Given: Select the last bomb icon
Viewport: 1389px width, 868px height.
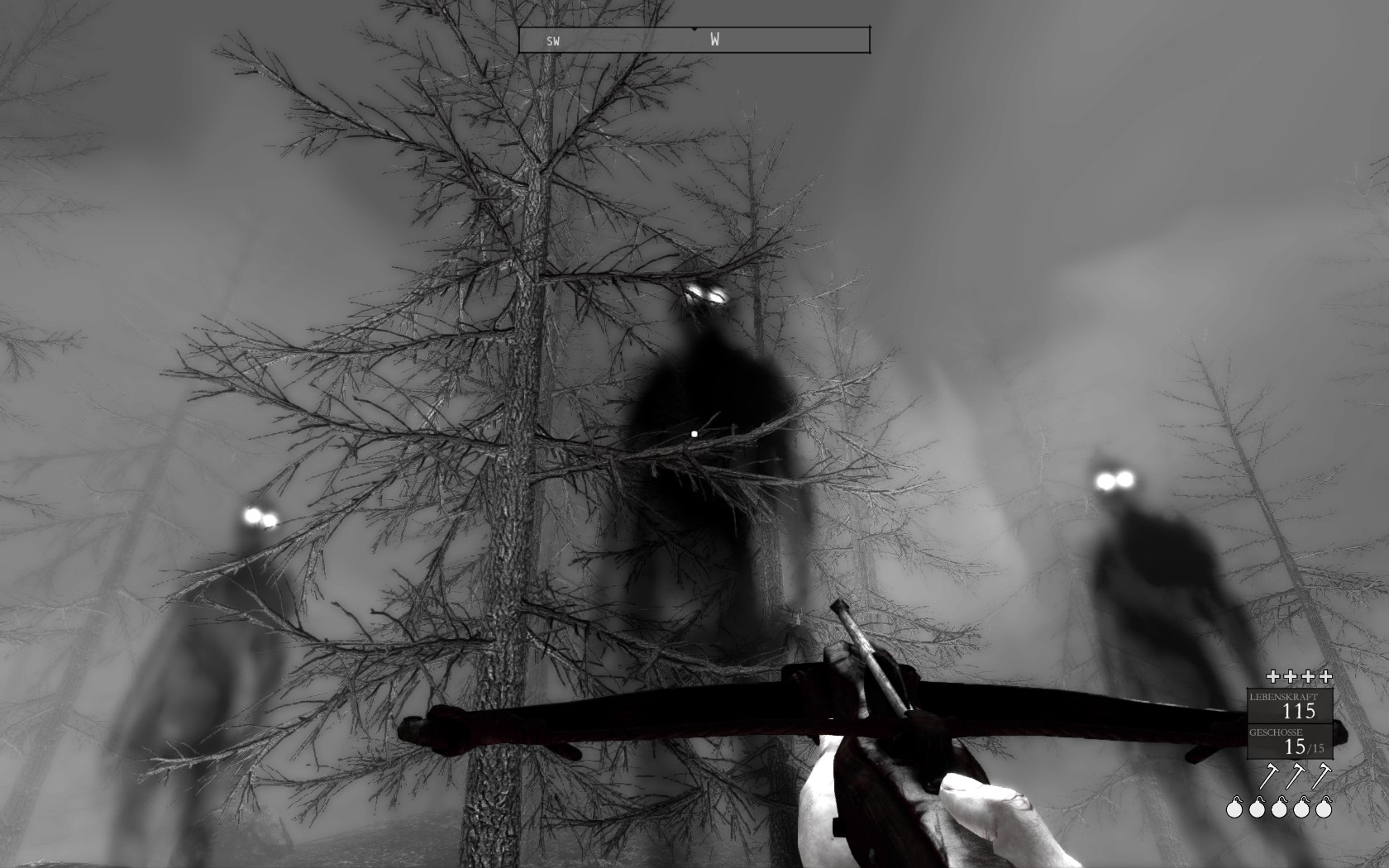Looking at the screenshot, I should pos(1324,810).
